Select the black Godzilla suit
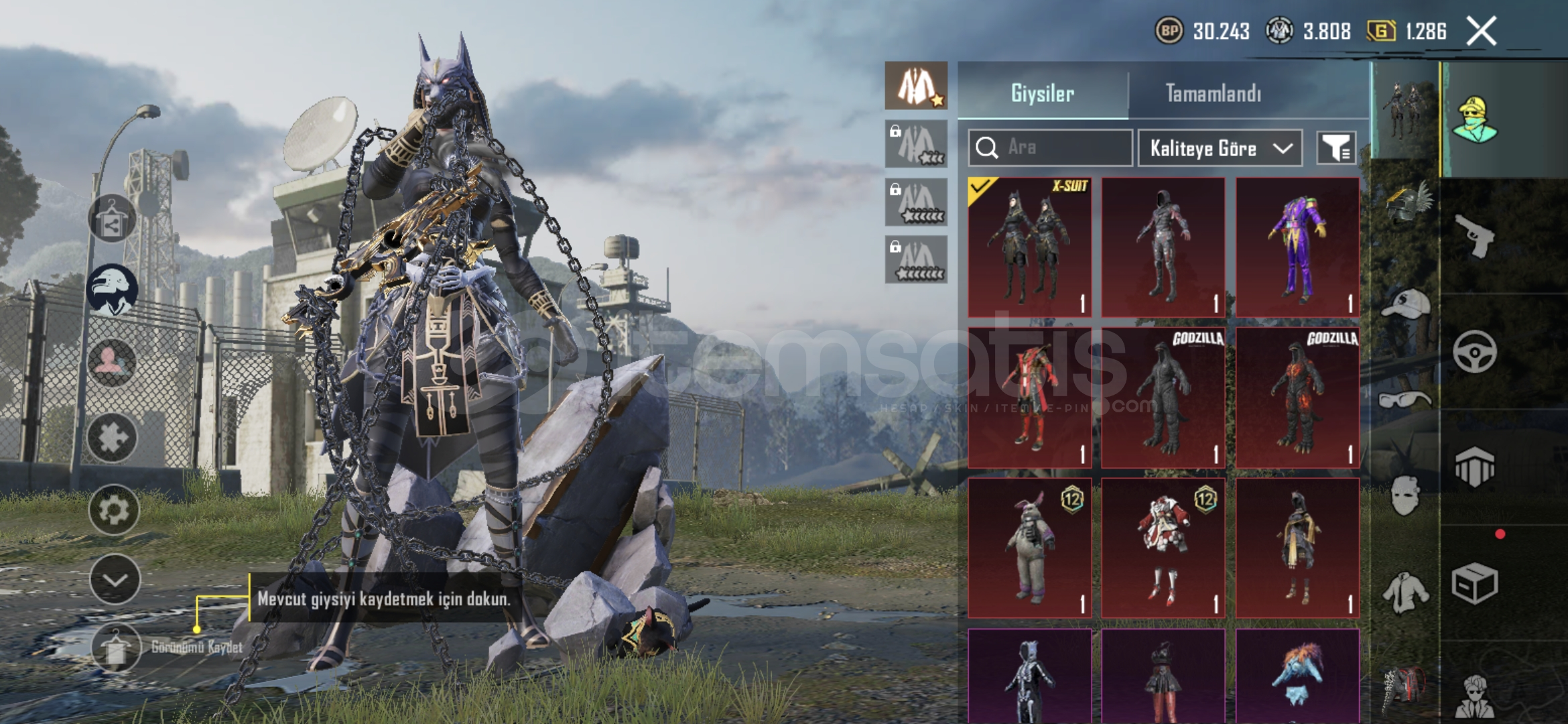 [1163, 398]
